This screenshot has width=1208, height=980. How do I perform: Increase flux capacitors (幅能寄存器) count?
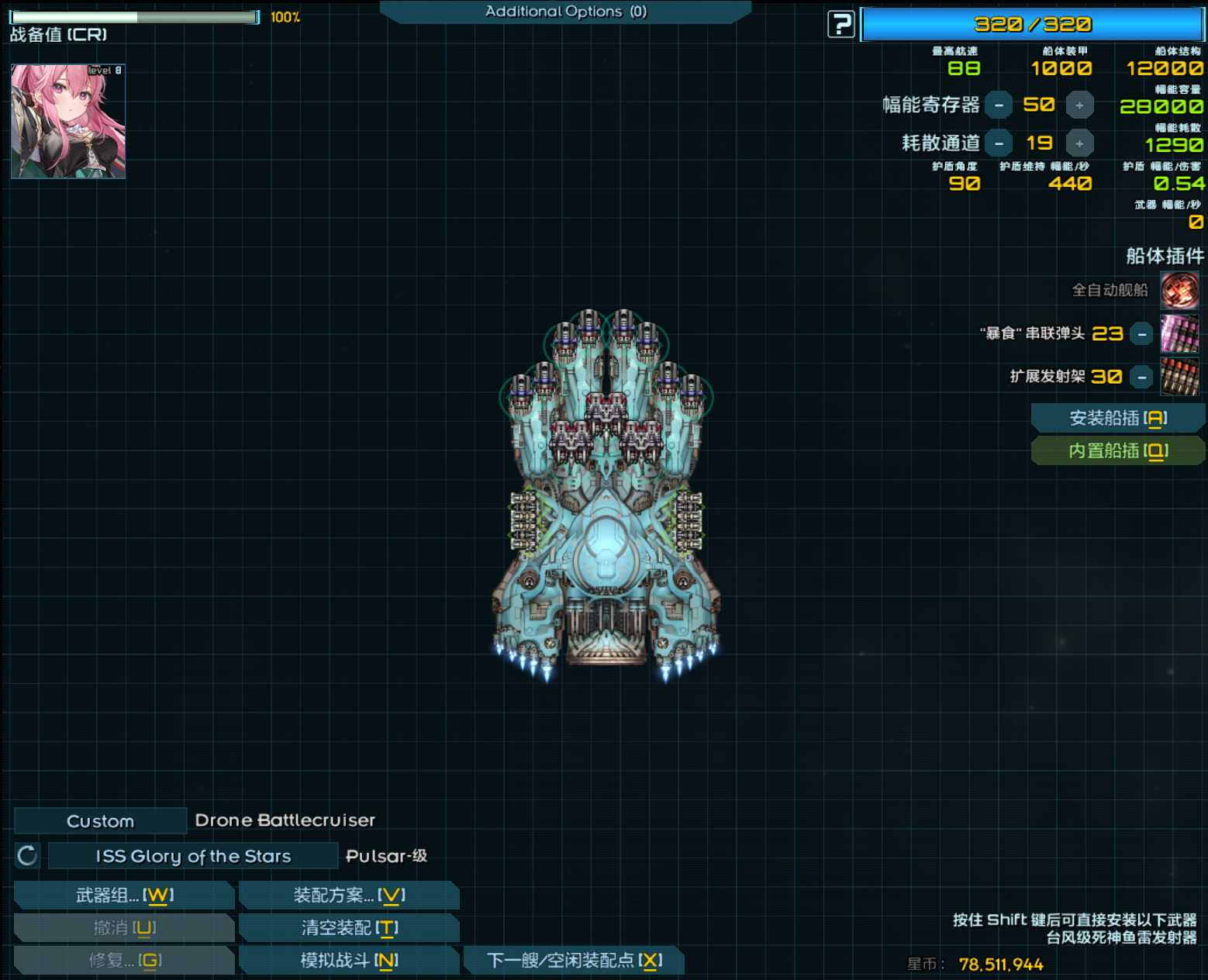[x=1079, y=105]
